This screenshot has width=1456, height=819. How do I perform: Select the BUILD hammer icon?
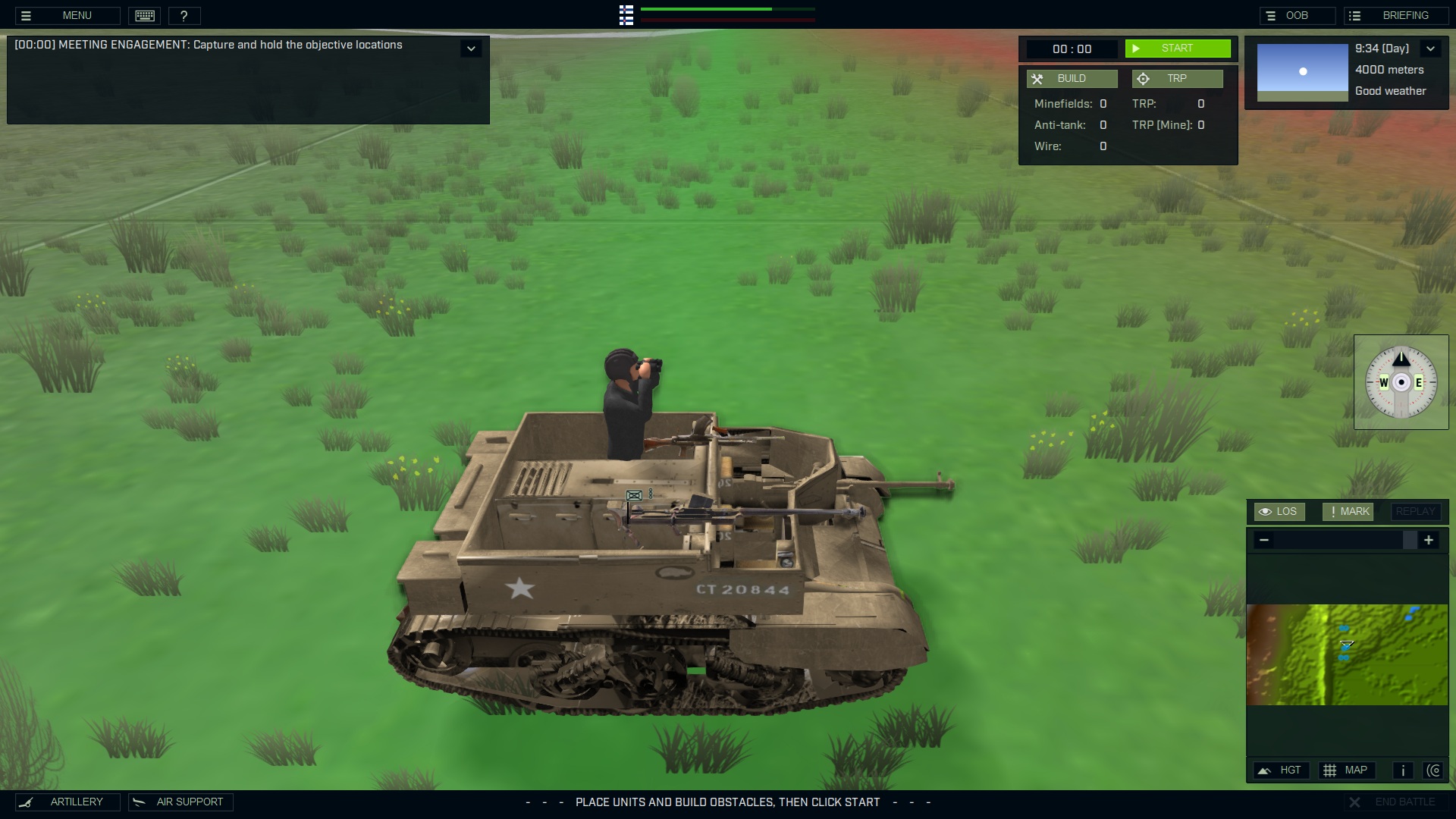pyautogui.click(x=1038, y=78)
